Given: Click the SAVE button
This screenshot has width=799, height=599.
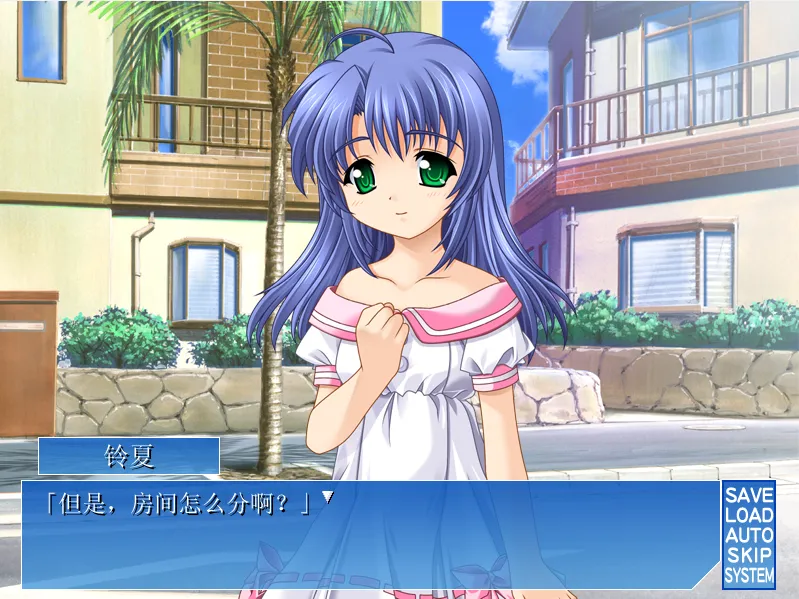Looking at the screenshot, I should click(x=749, y=495).
